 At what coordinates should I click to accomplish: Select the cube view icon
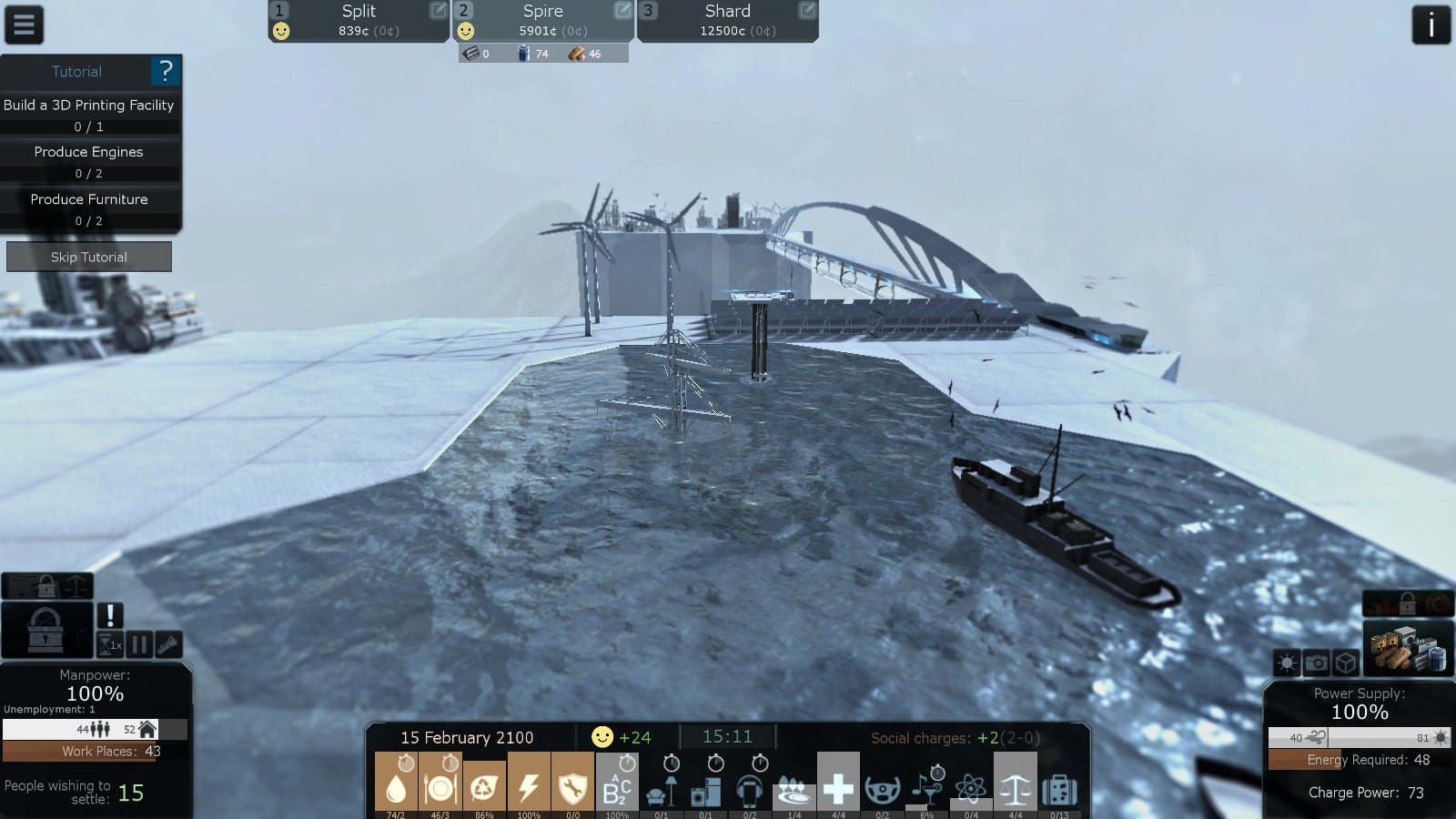pos(1346,662)
